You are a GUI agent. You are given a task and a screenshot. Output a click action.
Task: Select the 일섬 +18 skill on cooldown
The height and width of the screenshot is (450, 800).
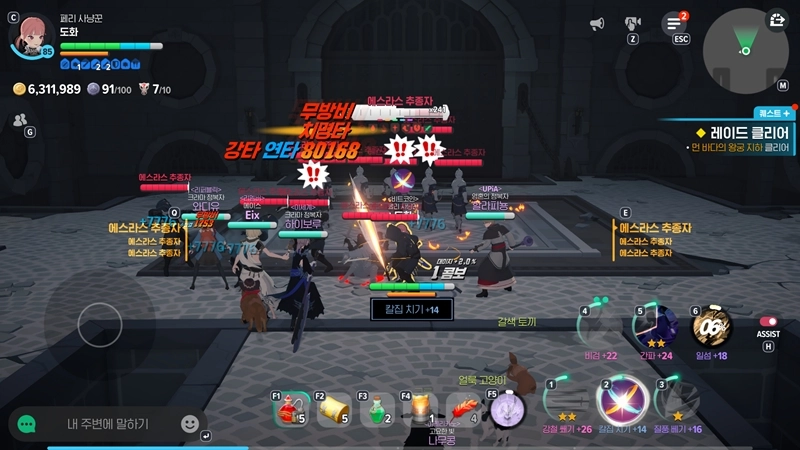click(x=712, y=327)
